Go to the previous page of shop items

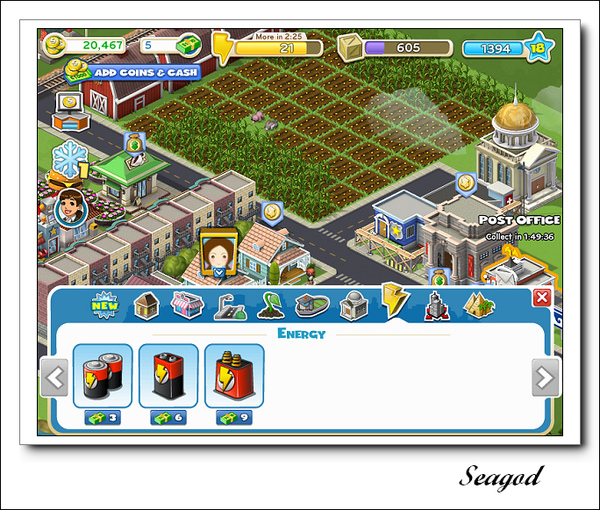(x=56, y=378)
